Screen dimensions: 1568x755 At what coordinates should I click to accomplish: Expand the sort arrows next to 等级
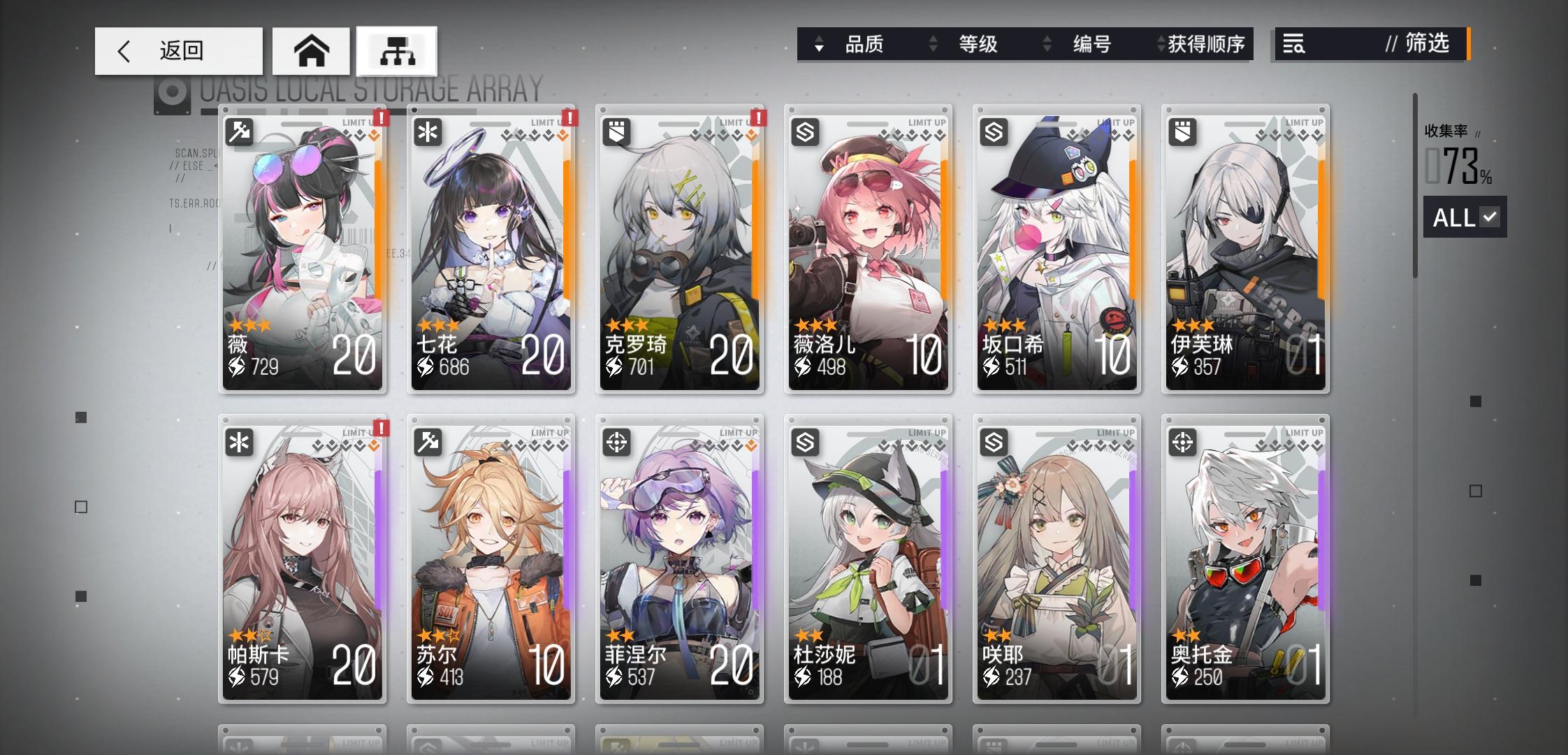click(932, 45)
